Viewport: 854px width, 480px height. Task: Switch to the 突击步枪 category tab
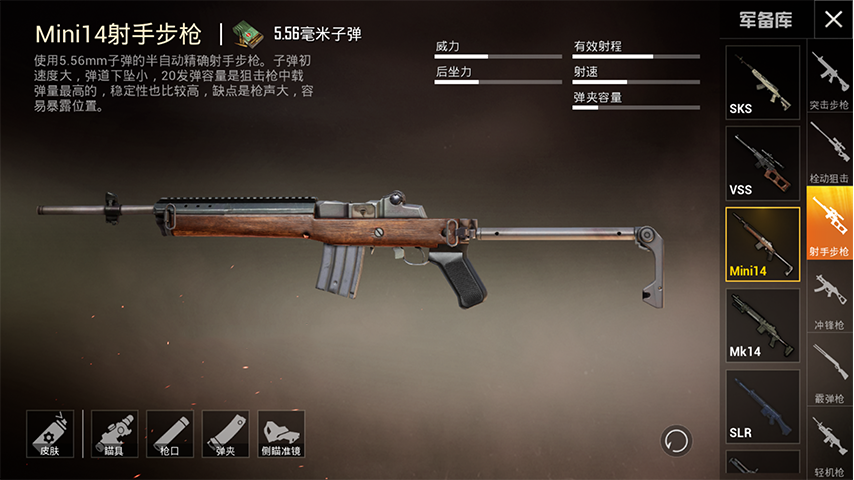[x=829, y=80]
